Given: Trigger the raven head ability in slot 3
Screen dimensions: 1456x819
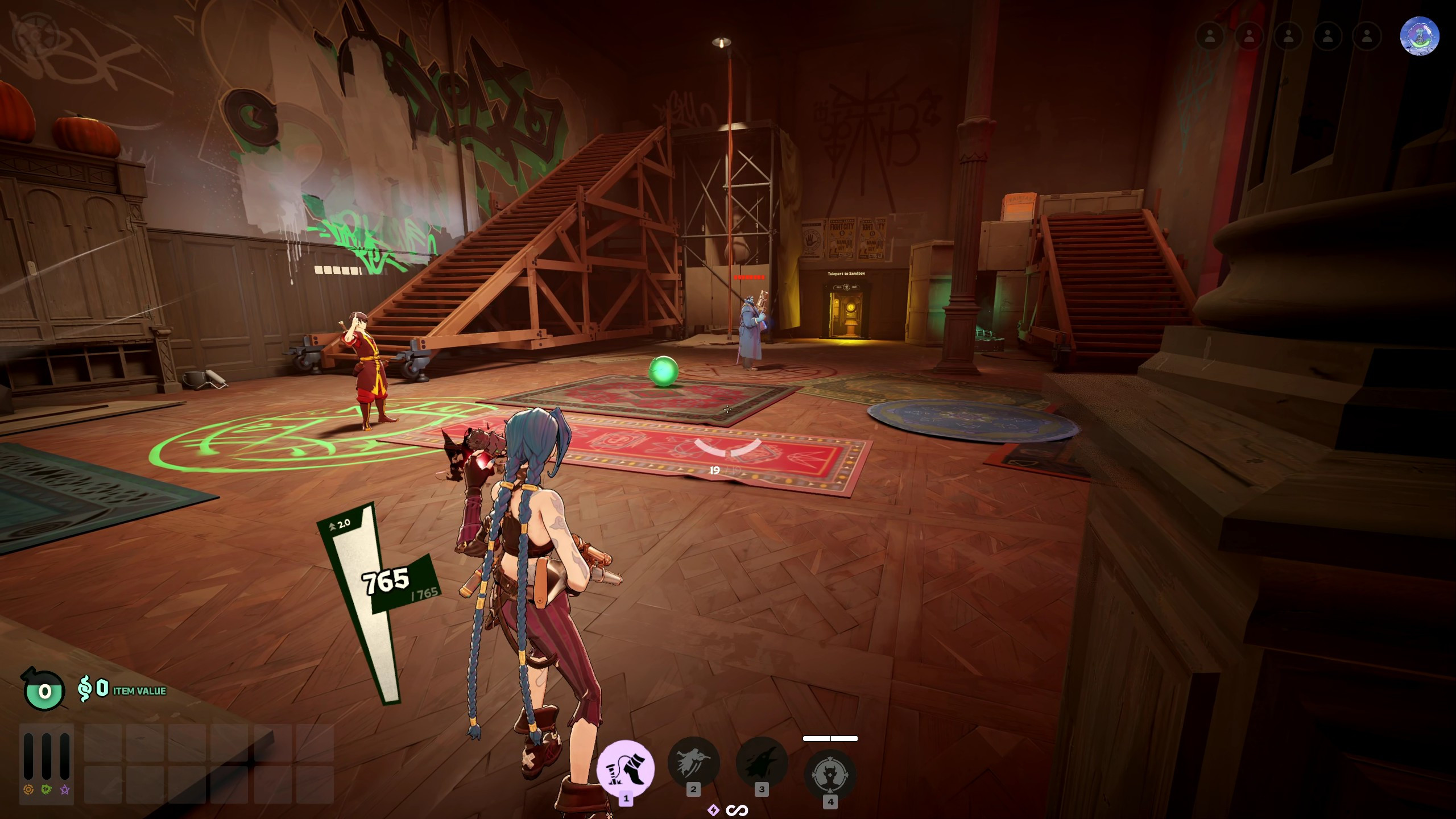Looking at the screenshot, I should (x=761, y=763).
